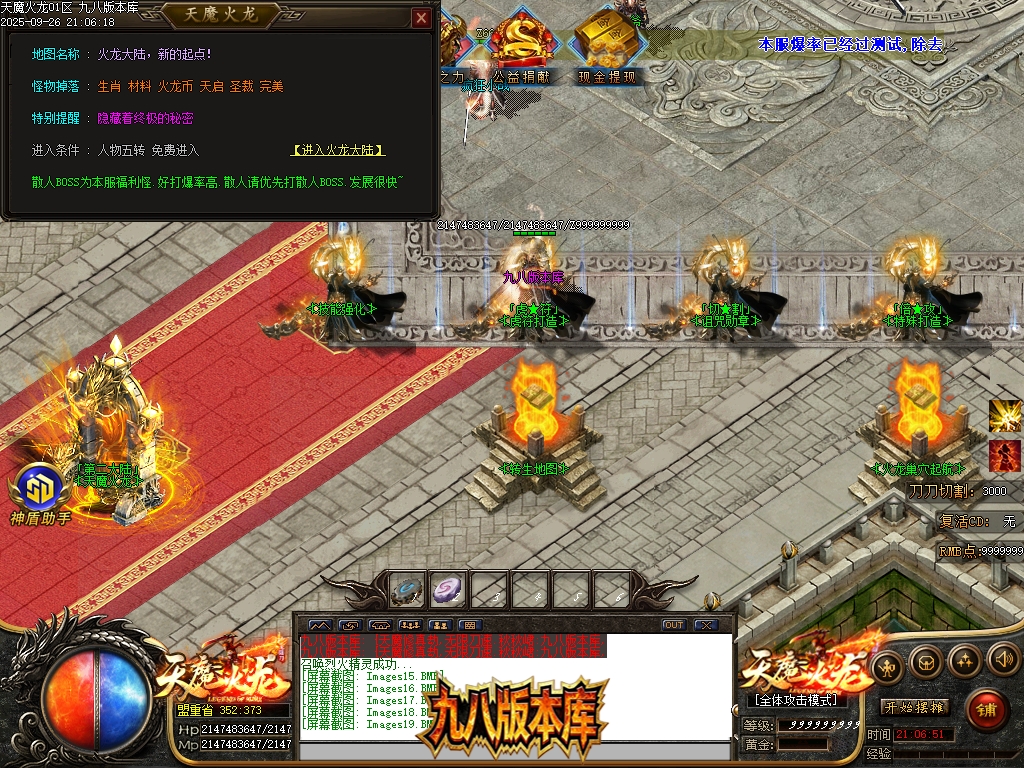This screenshot has height=768, width=1024.
Task: Select the blue ring item in hotbar
Action: [x=408, y=590]
